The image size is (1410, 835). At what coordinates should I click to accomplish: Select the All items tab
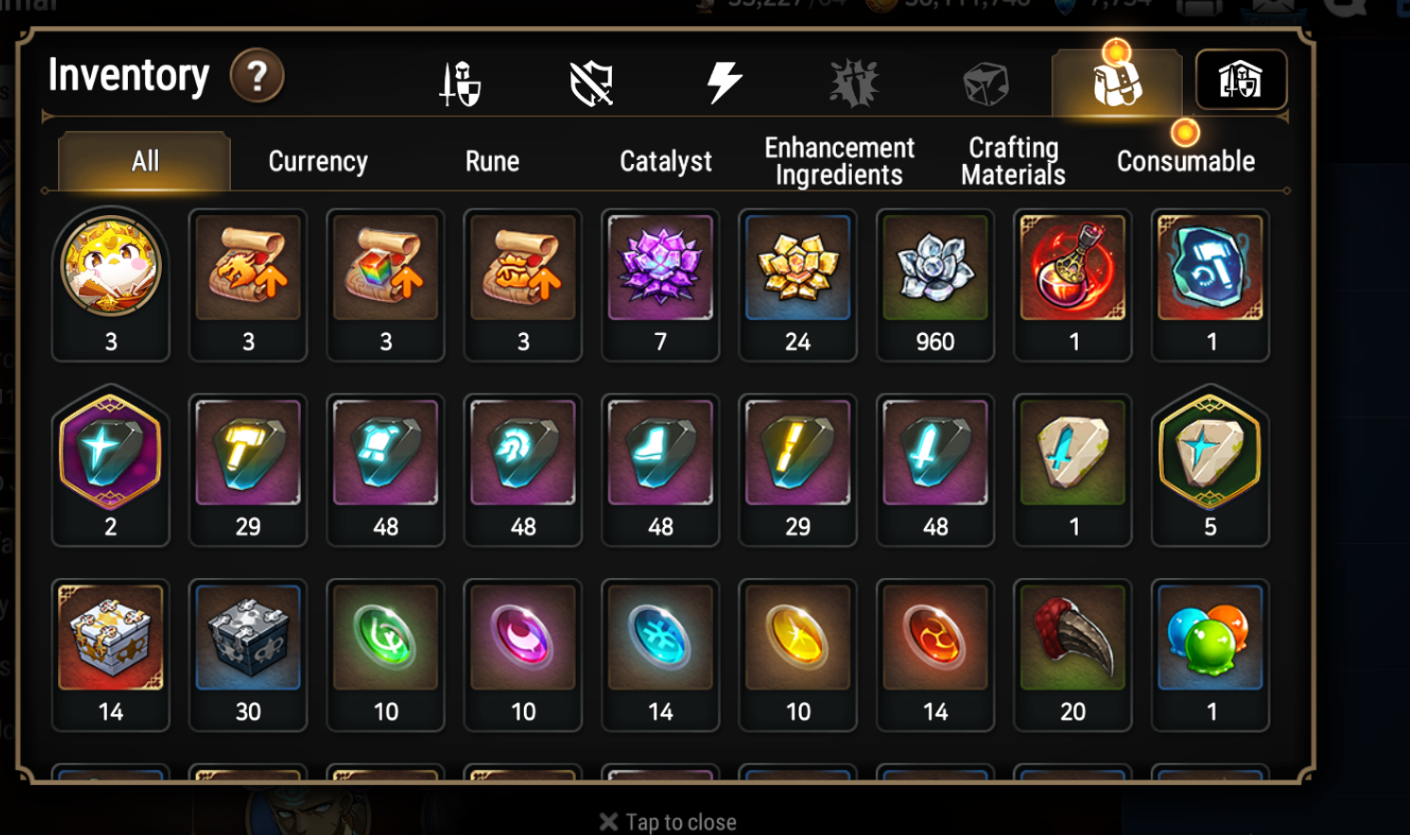click(x=145, y=161)
